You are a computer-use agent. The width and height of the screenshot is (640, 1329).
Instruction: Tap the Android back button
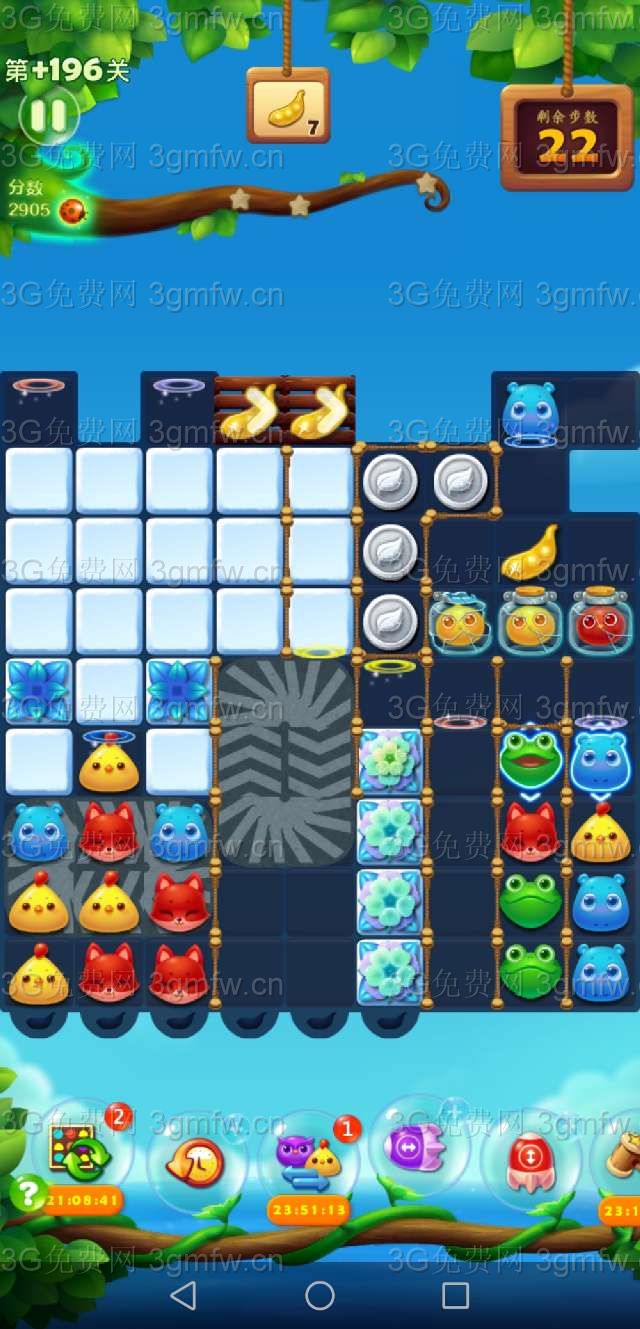click(183, 1296)
